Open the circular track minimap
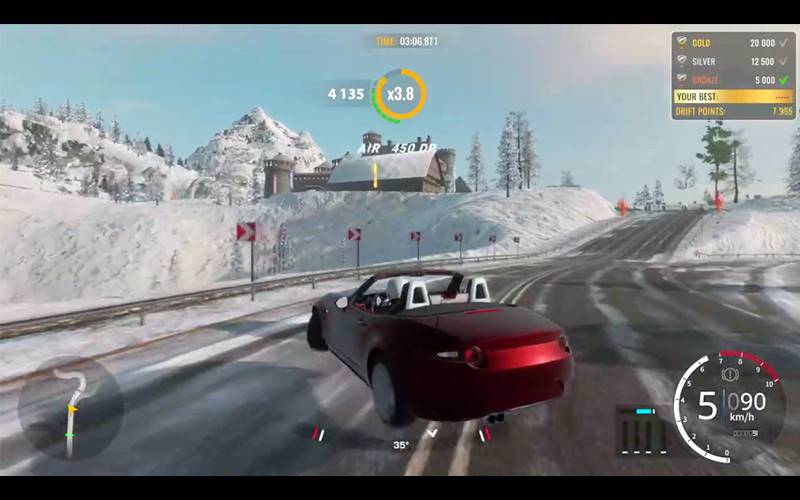 point(70,409)
